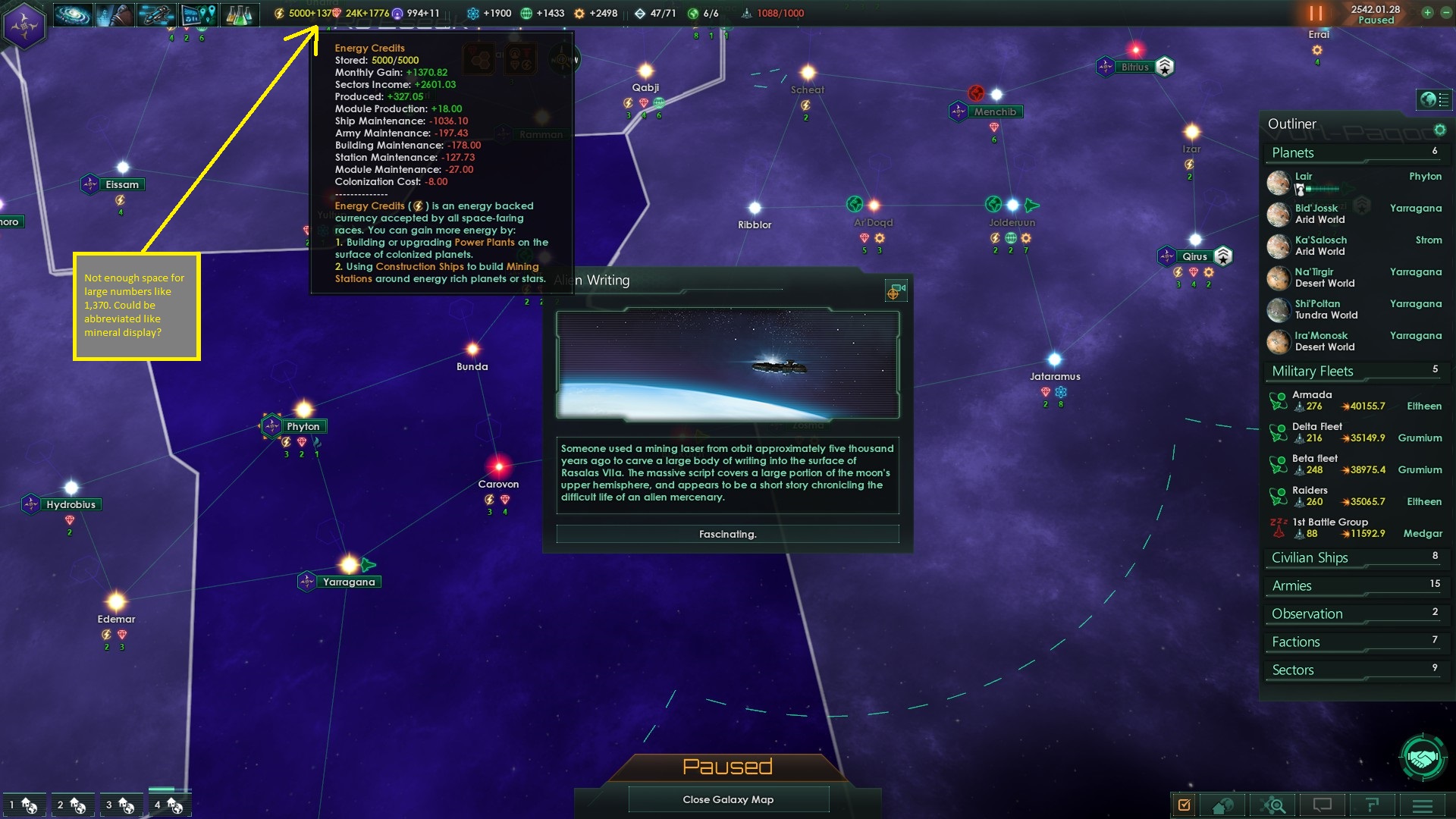Open the ship designer icon
The image size is (1456, 819).
[155, 15]
